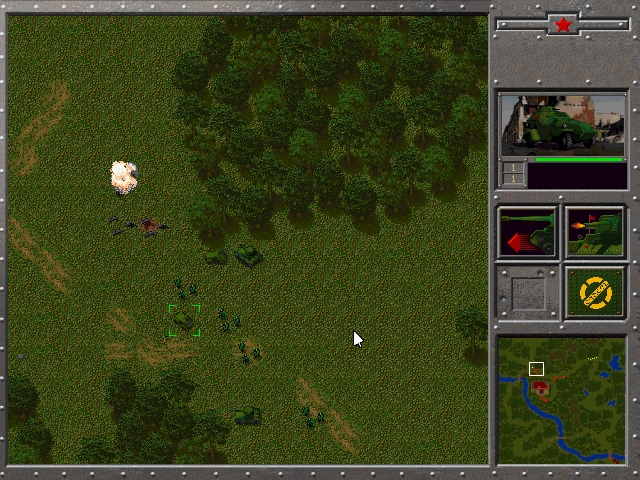
Task: Click the small unit count box under portrait
Action: [512, 173]
